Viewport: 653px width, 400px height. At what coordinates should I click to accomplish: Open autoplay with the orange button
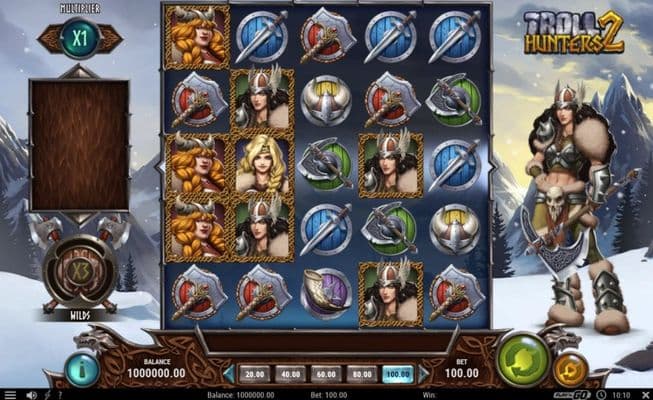pos(570,369)
